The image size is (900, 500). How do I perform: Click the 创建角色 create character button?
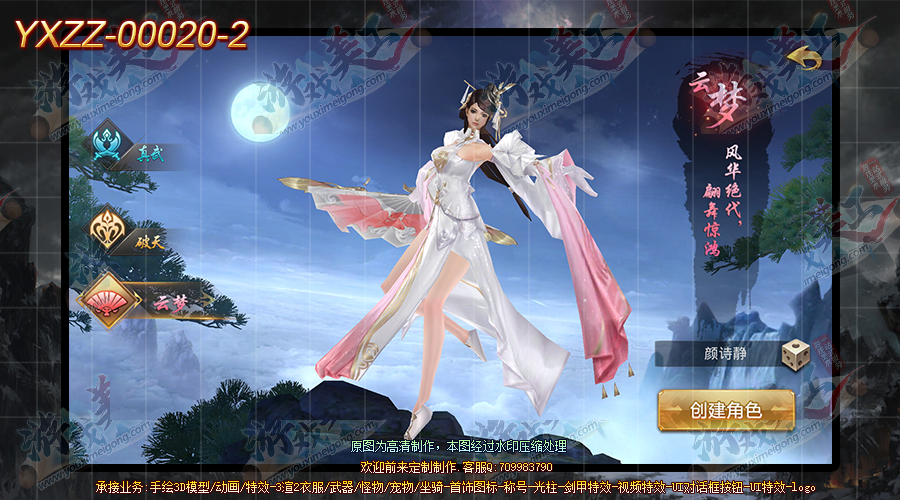click(726, 410)
